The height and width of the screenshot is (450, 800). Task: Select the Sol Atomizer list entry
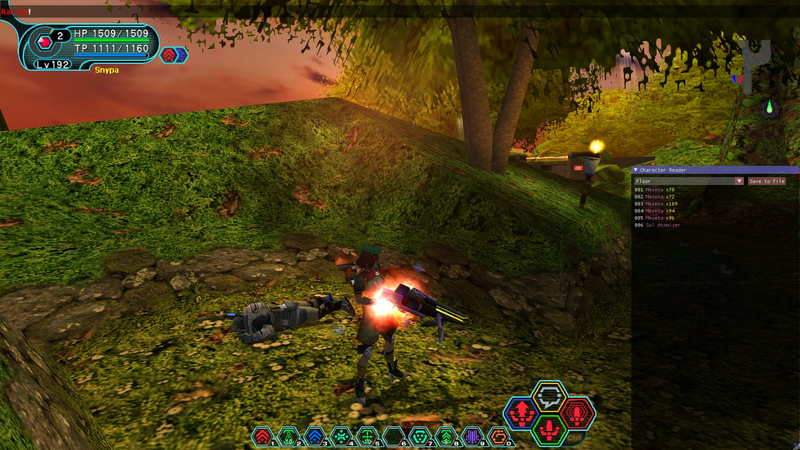pyautogui.click(x=661, y=225)
